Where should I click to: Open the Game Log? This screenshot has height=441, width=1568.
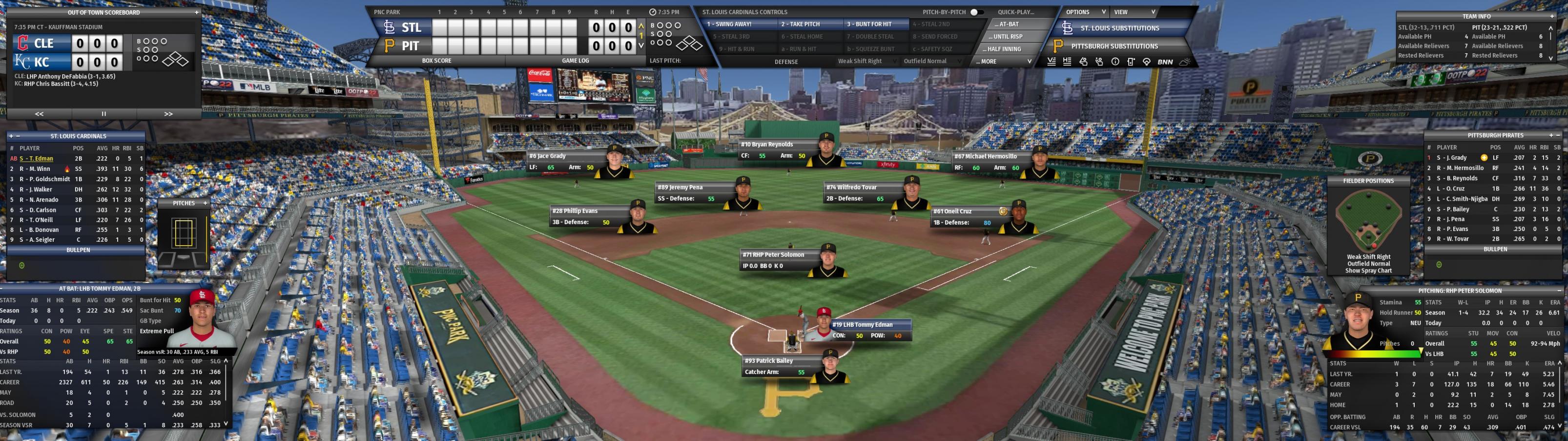(575, 61)
